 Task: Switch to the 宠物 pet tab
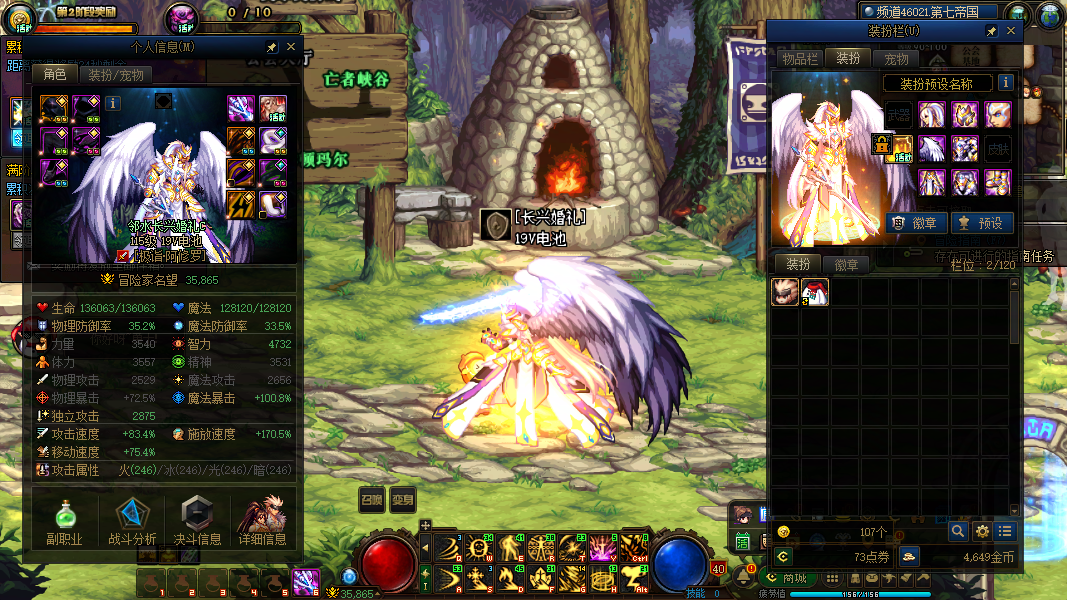[x=896, y=59]
